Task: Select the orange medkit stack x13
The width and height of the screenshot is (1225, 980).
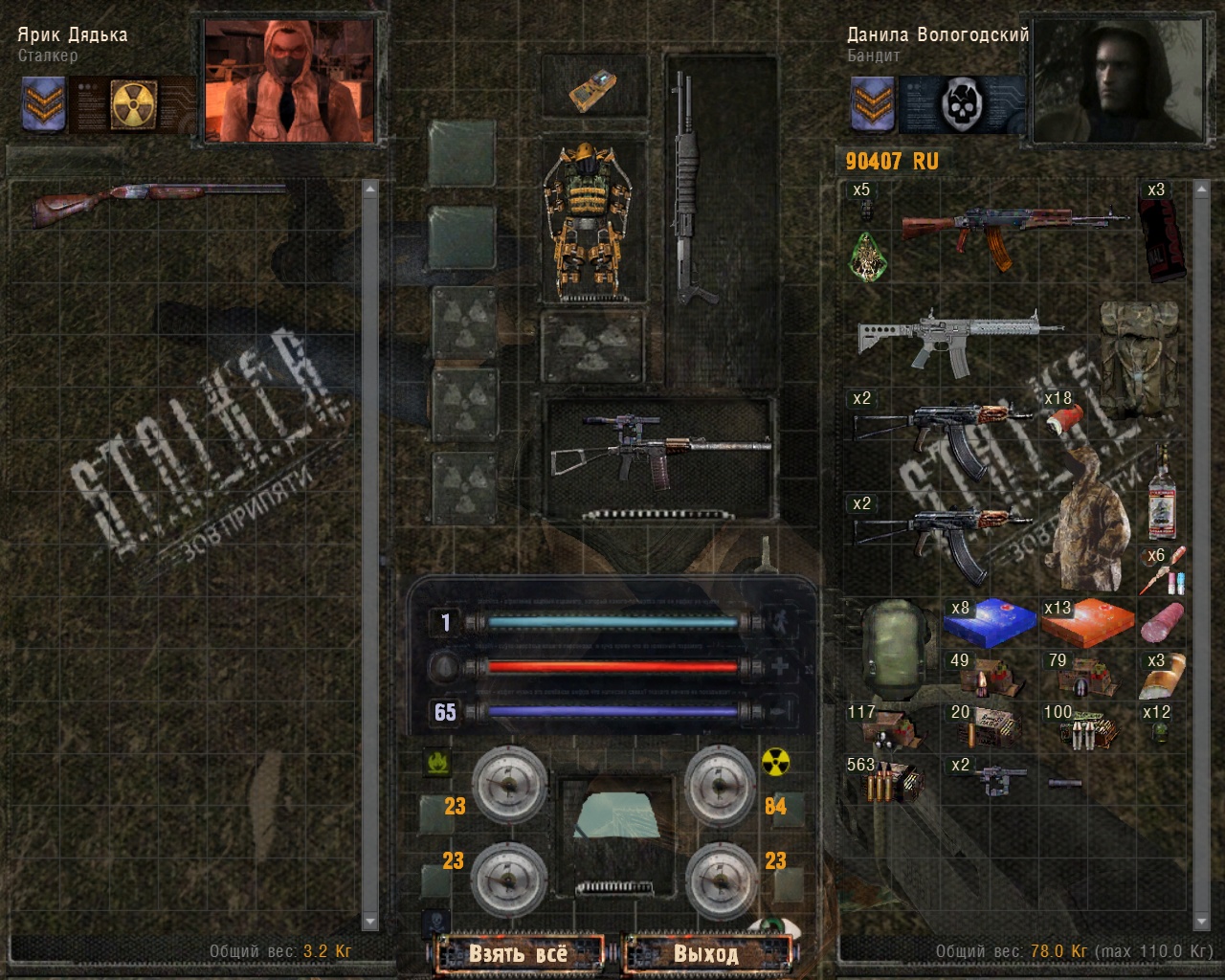Action: click(x=1087, y=624)
